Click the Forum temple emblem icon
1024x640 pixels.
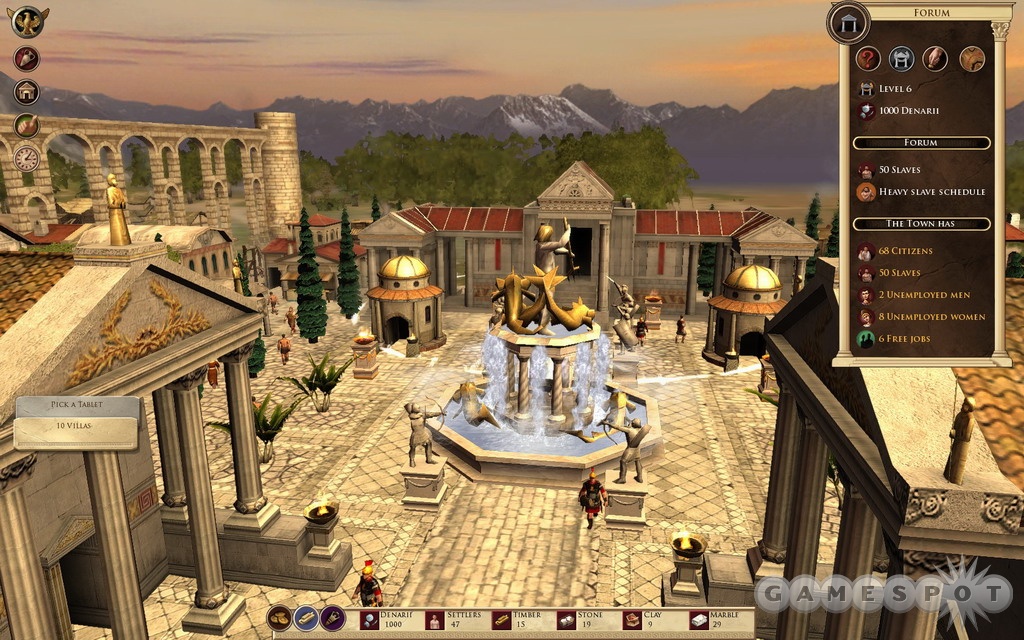(848, 22)
